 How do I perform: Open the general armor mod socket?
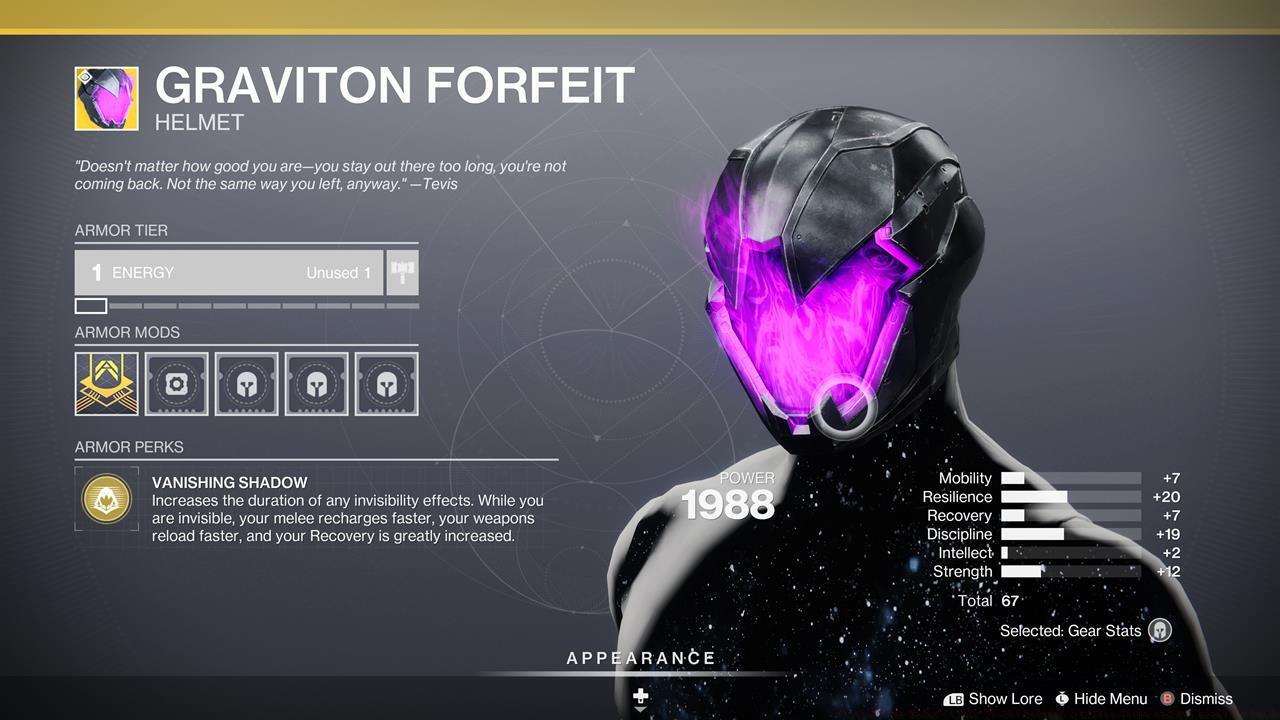[x=176, y=383]
